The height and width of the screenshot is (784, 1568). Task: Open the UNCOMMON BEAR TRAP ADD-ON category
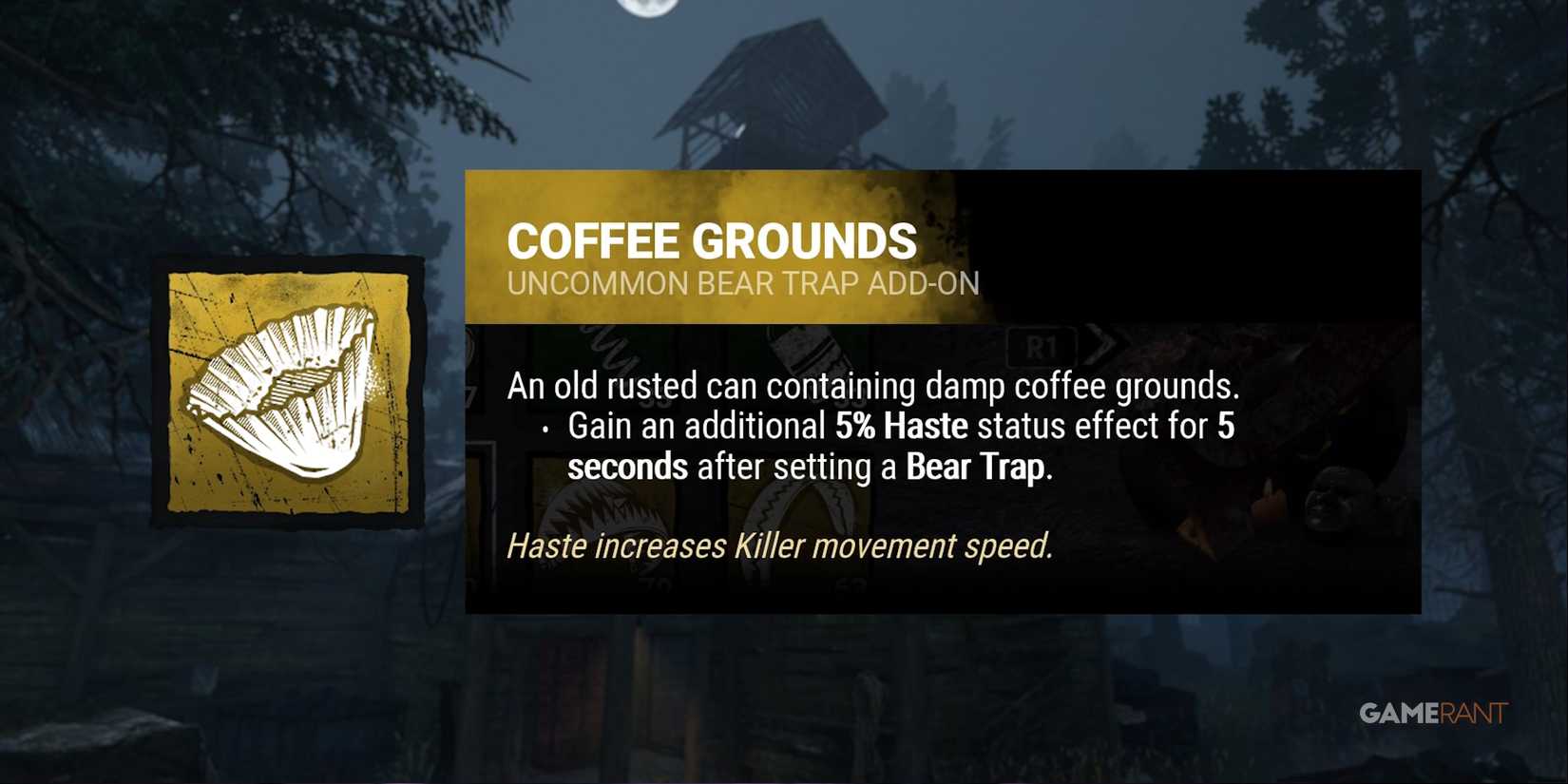tap(744, 282)
